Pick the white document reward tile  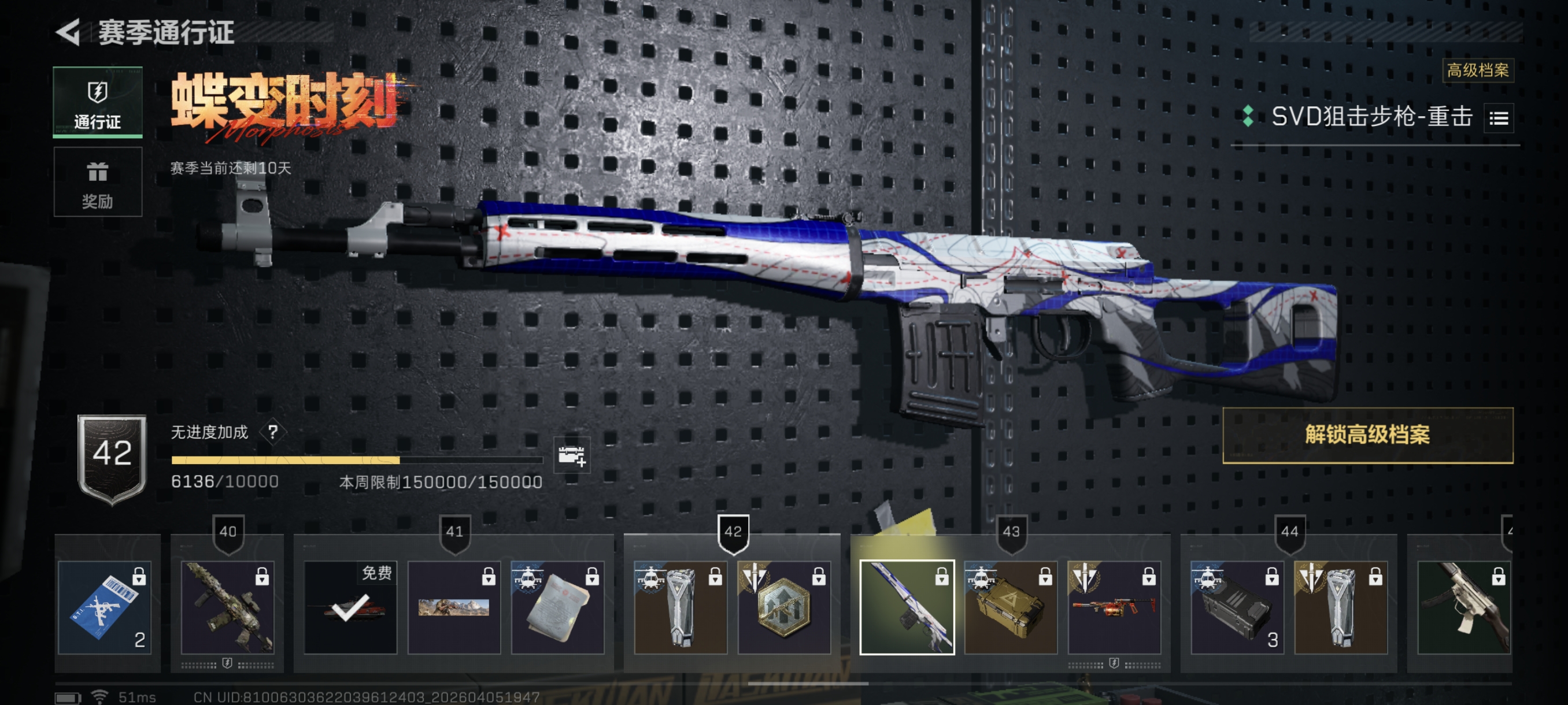557,607
